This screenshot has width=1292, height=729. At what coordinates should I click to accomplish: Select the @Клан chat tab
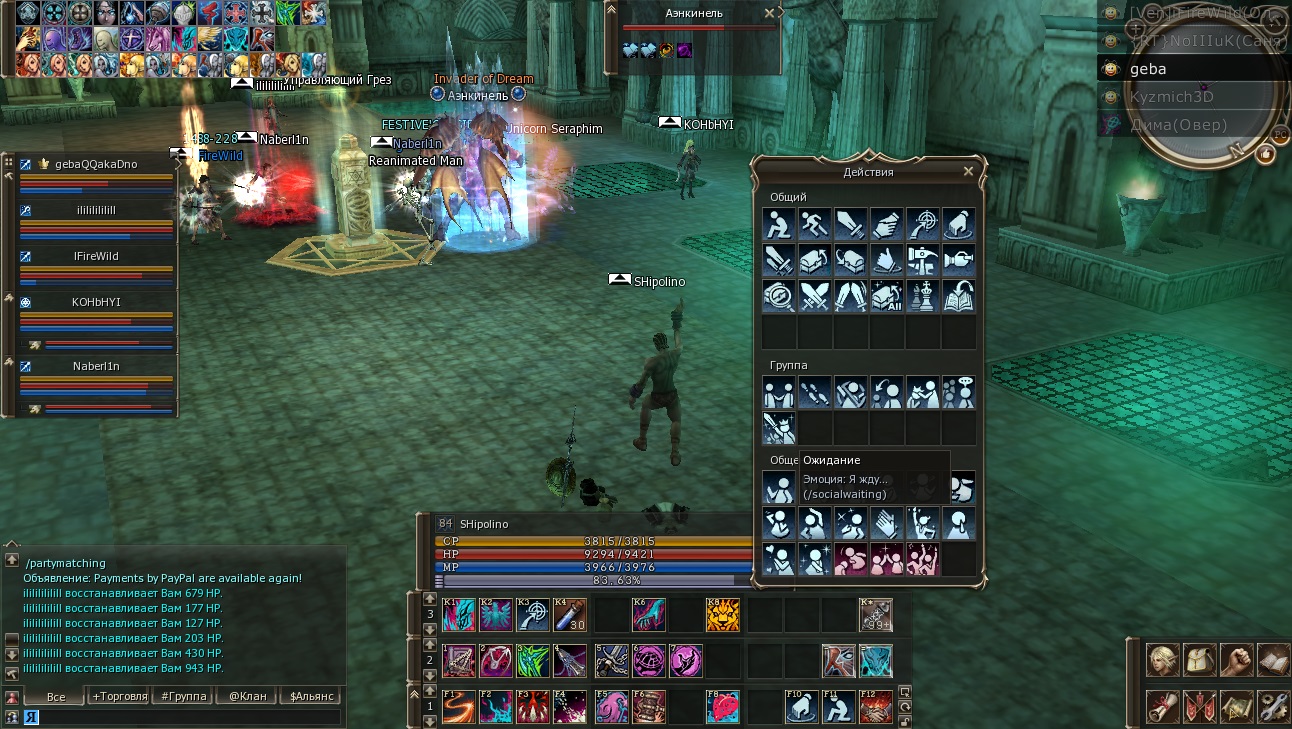click(247, 696)
